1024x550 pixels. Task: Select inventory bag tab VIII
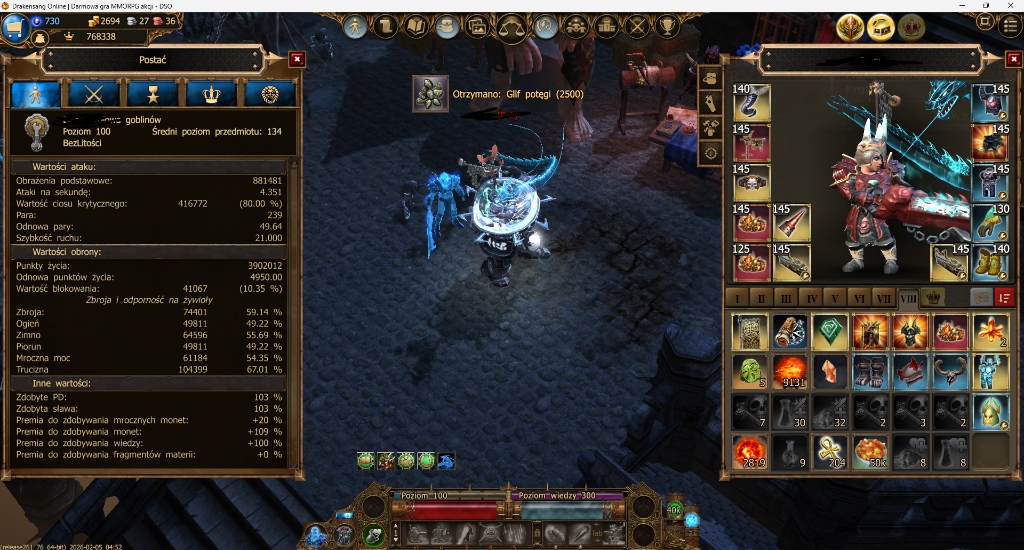908,298
